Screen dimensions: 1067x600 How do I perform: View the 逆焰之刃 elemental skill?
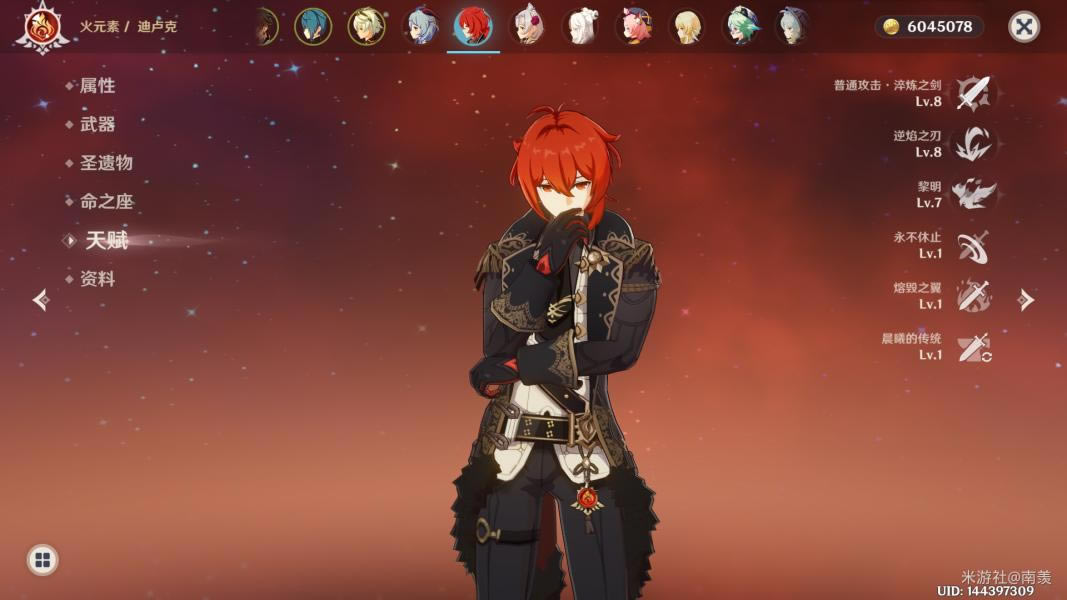[x=972, y=144]
